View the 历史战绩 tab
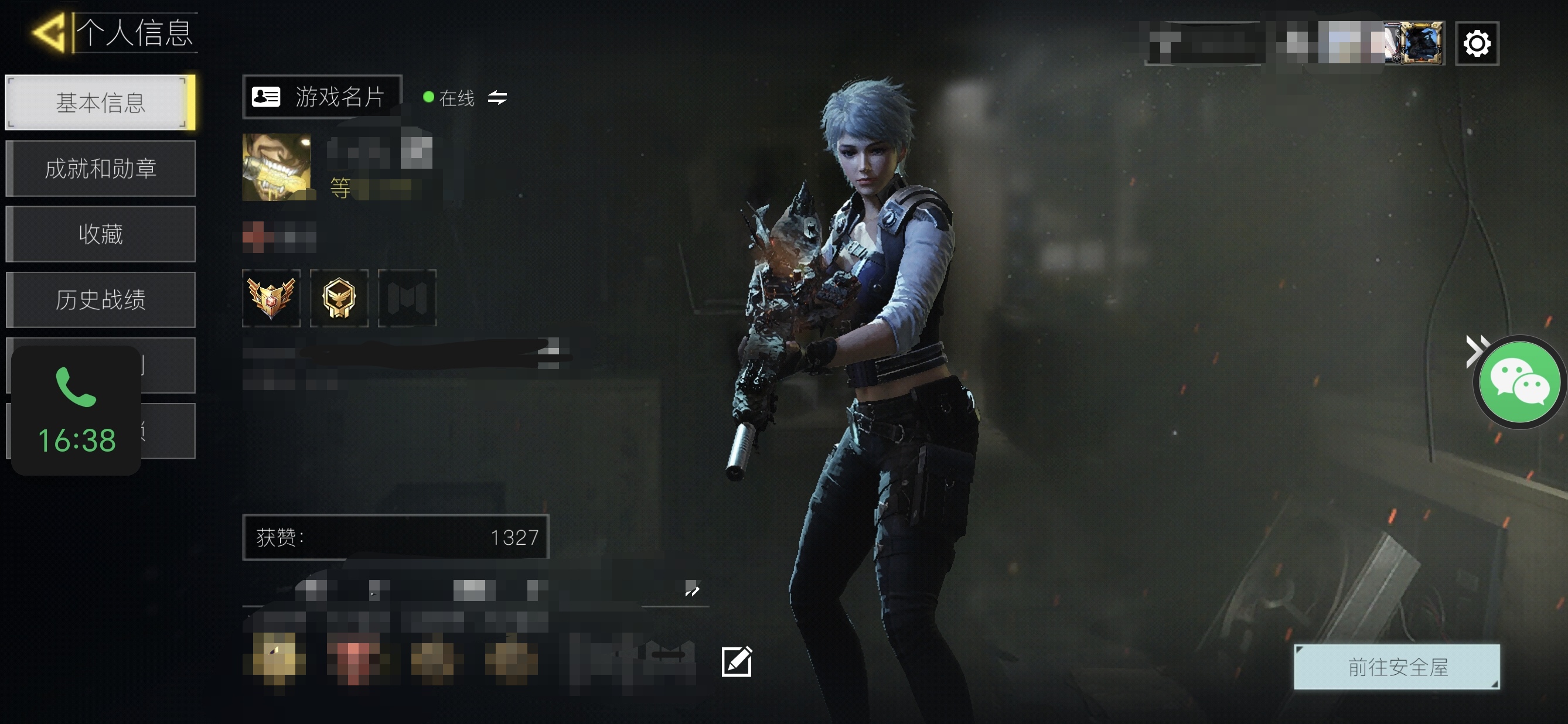 pyautogui.click(x=100, y=300)
